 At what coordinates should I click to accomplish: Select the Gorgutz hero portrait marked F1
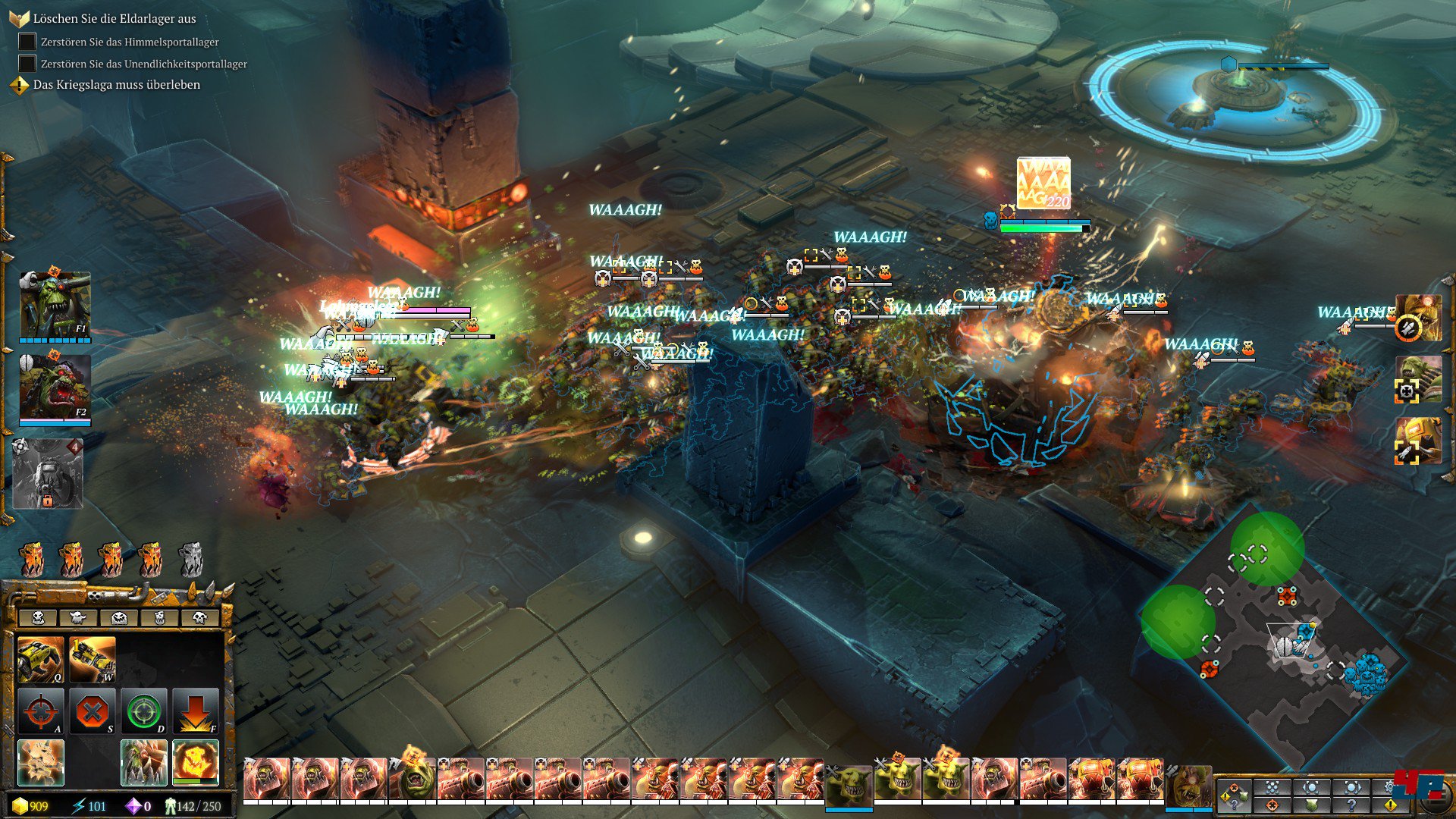click(55, 305)
